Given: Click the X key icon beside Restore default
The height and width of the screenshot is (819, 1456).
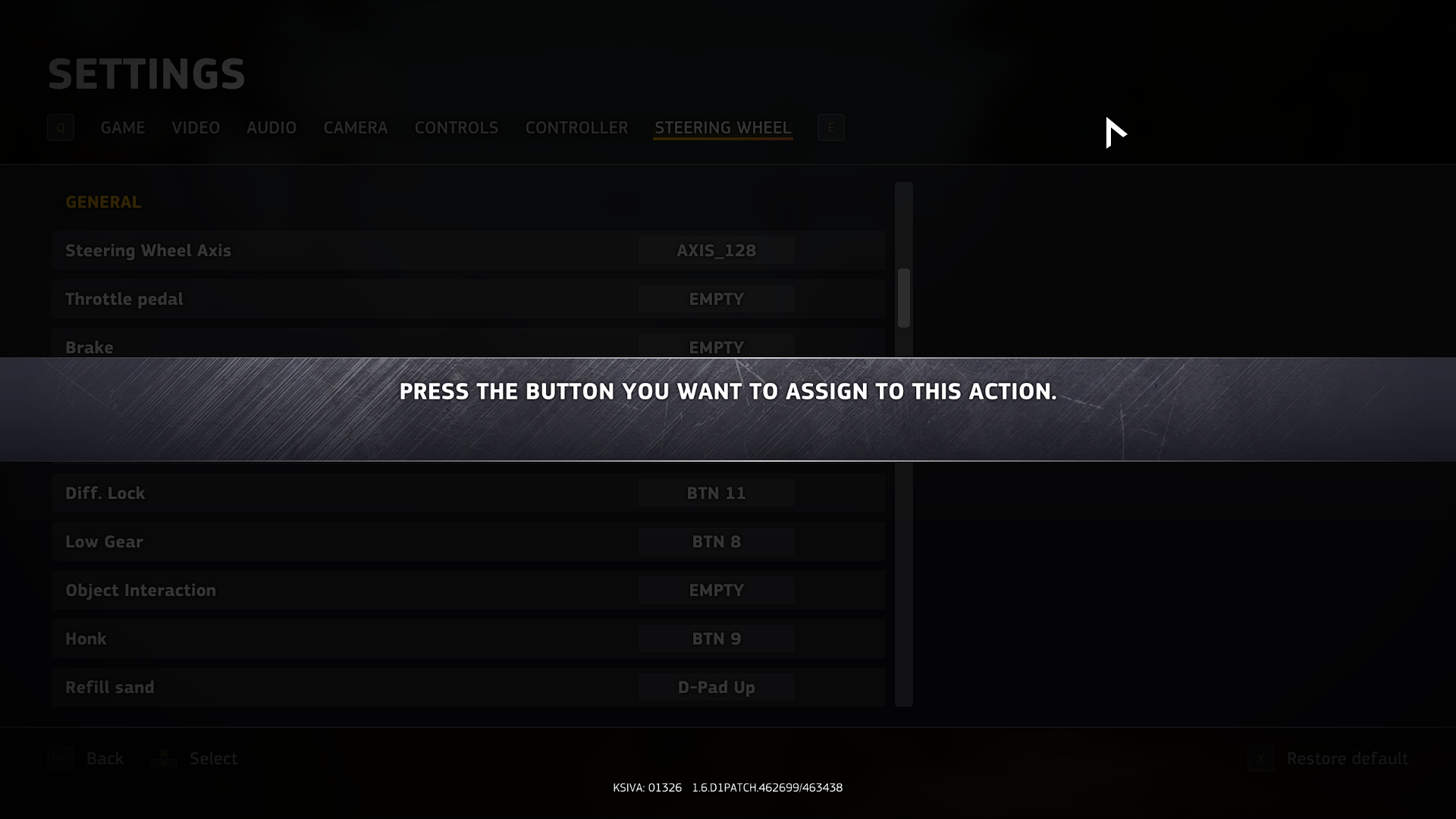Looking at the screenshot, I should click(1260, 758).
